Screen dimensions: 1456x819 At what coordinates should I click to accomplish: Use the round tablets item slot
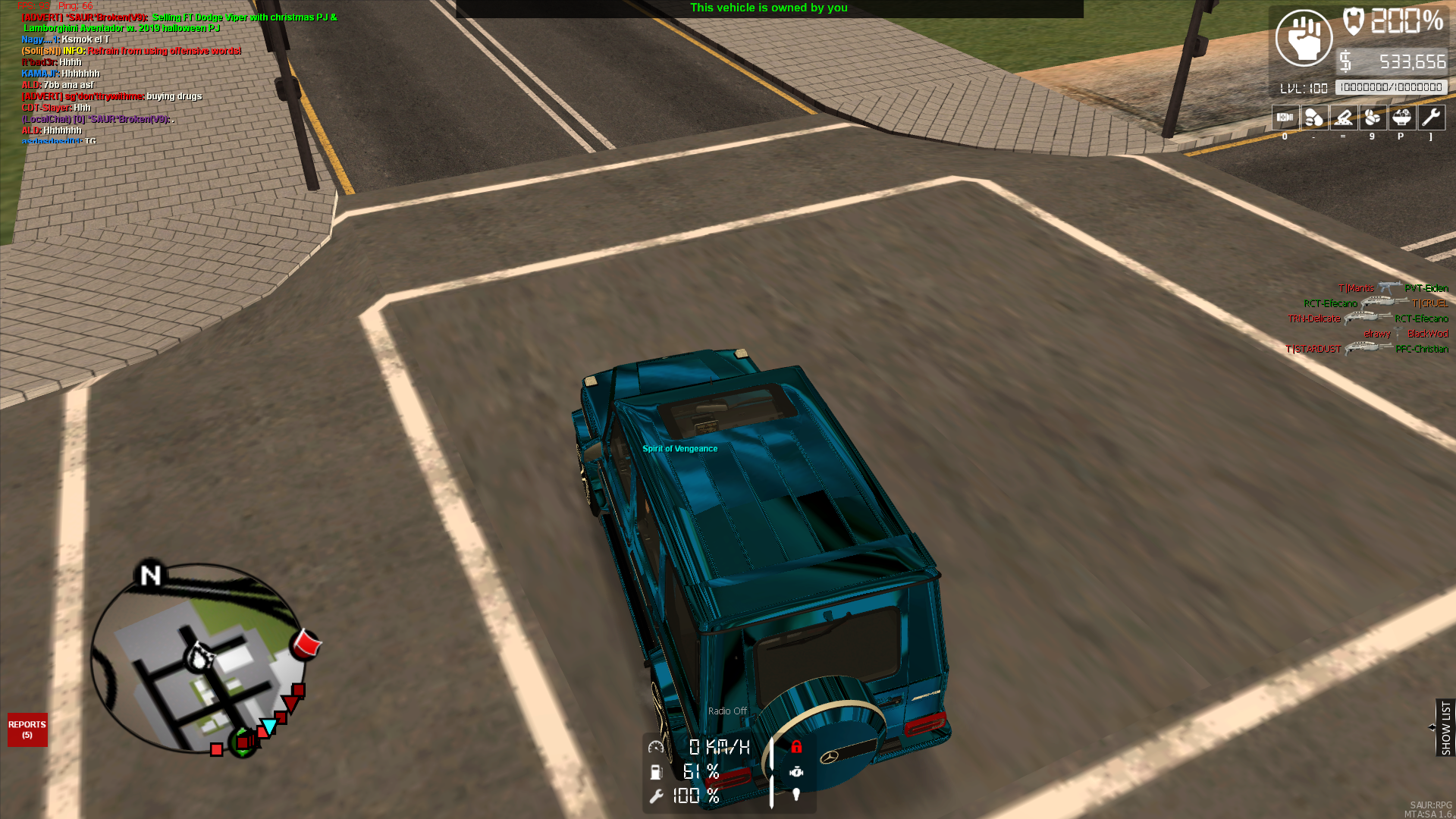[x=1372, y=118]
